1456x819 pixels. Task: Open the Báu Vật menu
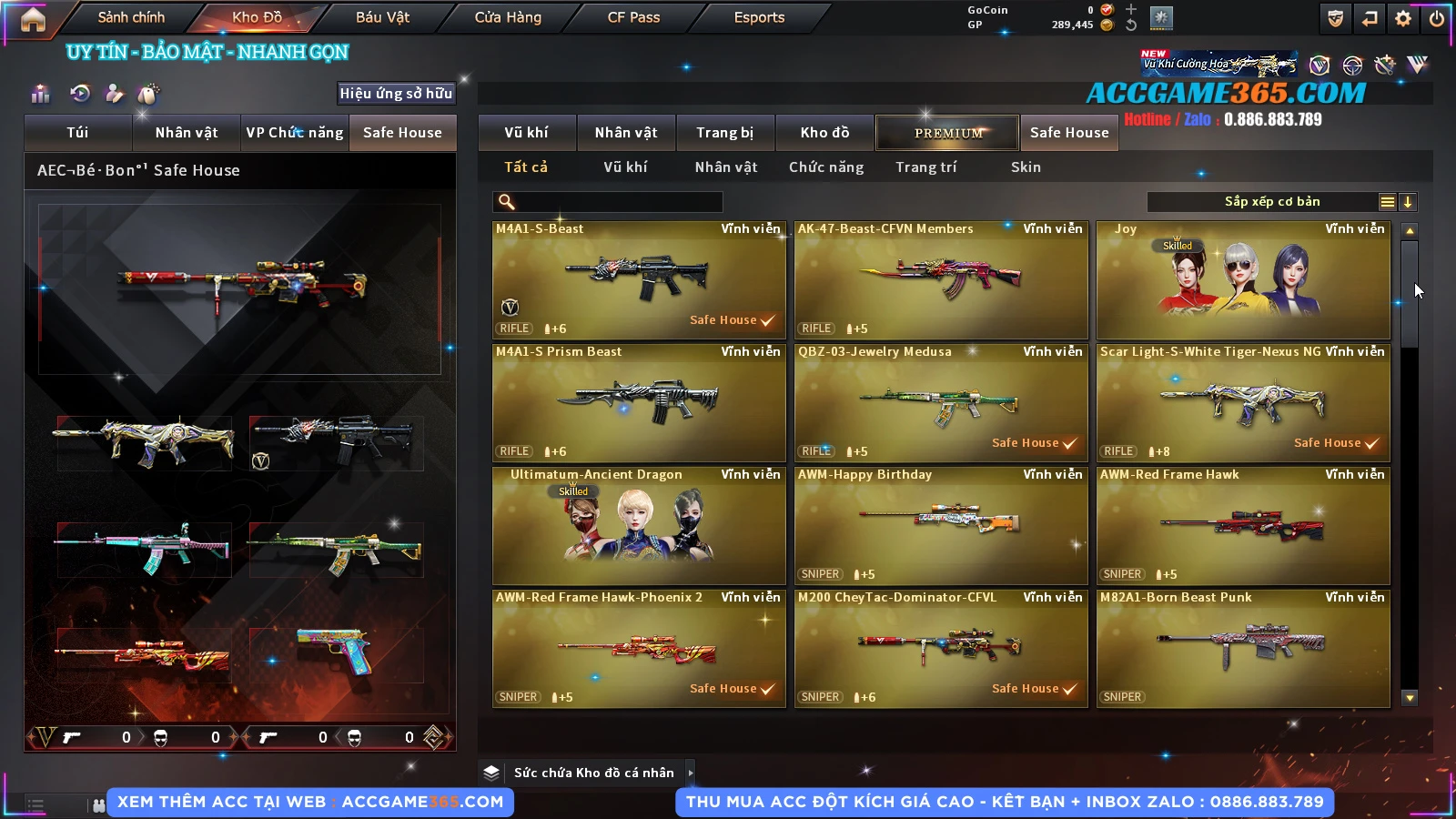(382, 17)
